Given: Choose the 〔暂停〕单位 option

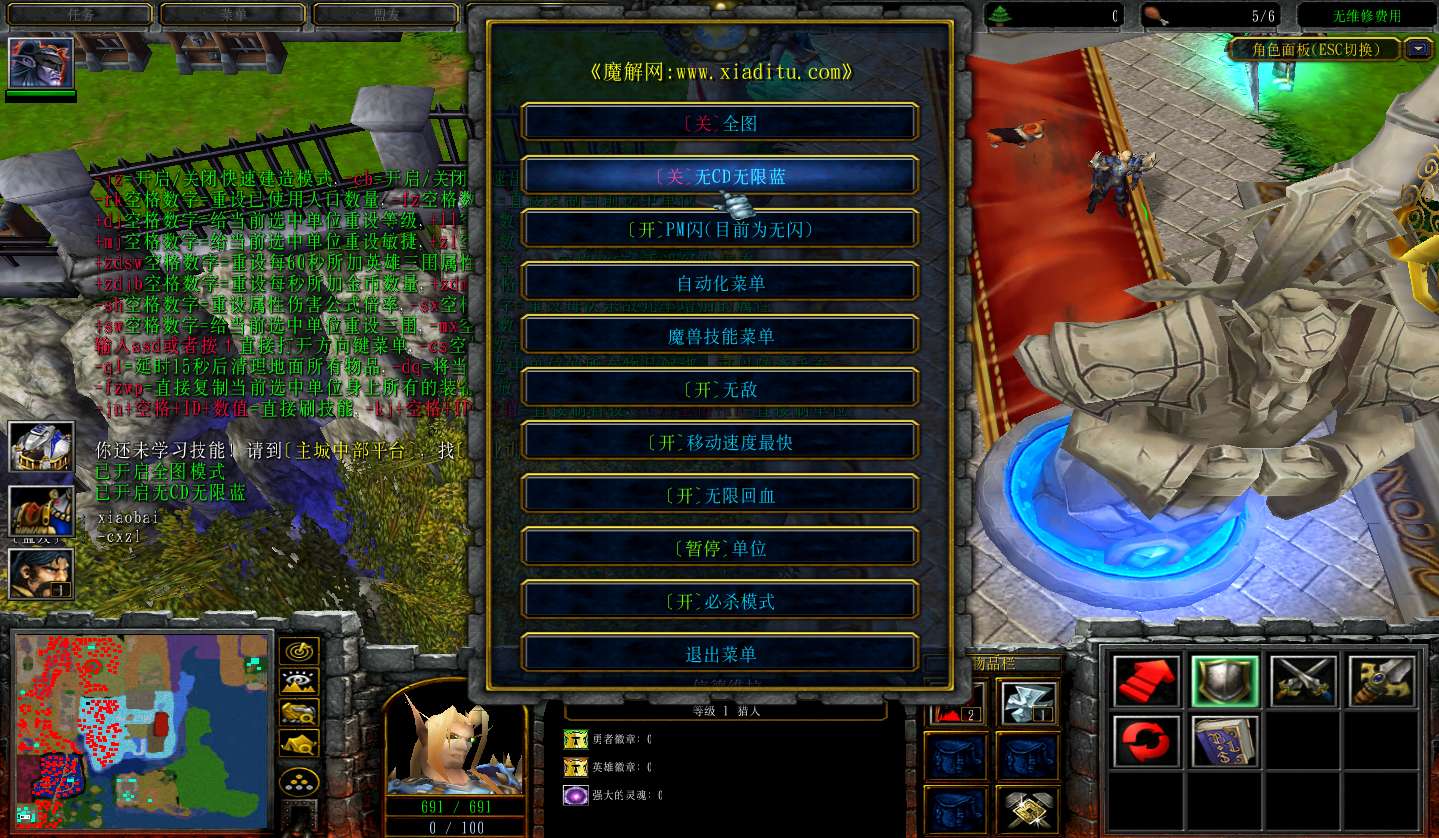Looking at the screenshot, I should tap(719, 548).
